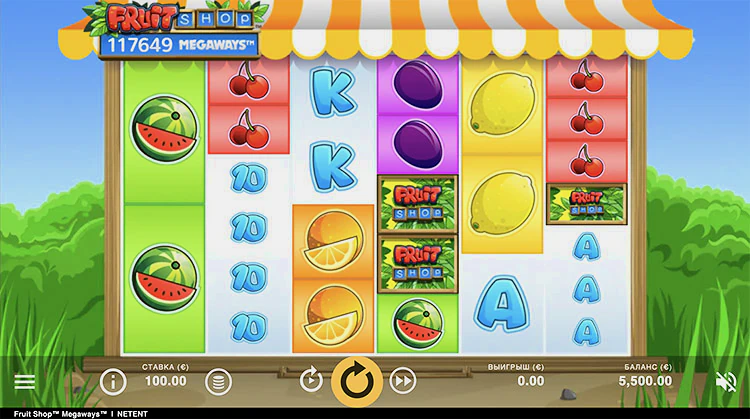Screen dimensions: 750x419
Task: Spin the reels with the yellow button
Action: [355, 380]
